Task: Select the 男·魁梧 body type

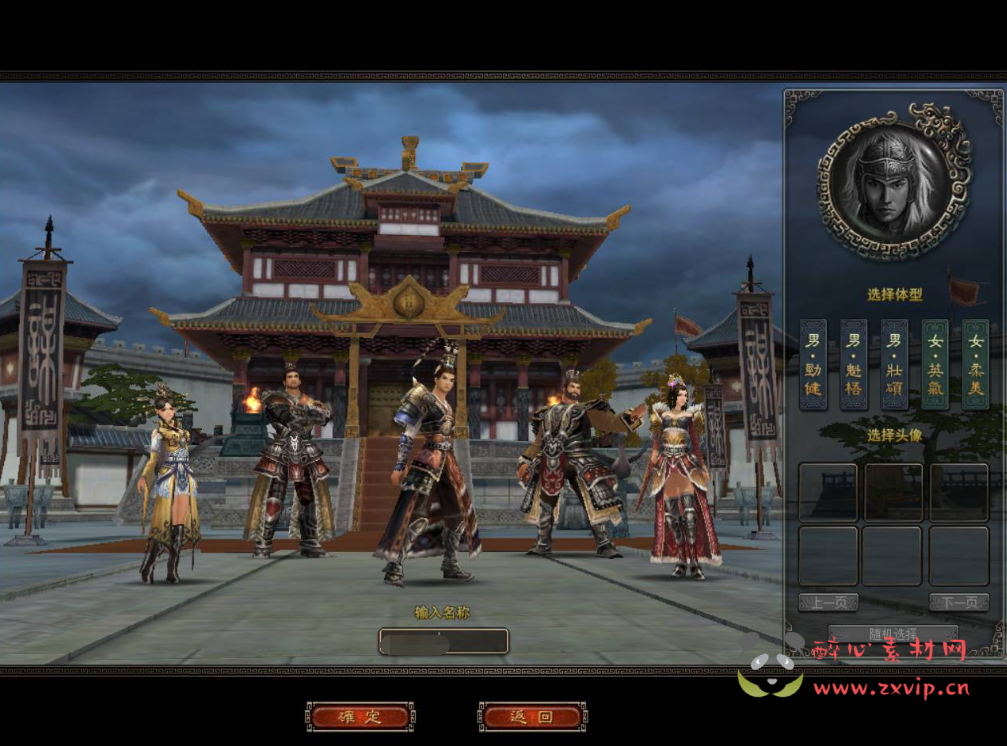Action: coord(853,364)
